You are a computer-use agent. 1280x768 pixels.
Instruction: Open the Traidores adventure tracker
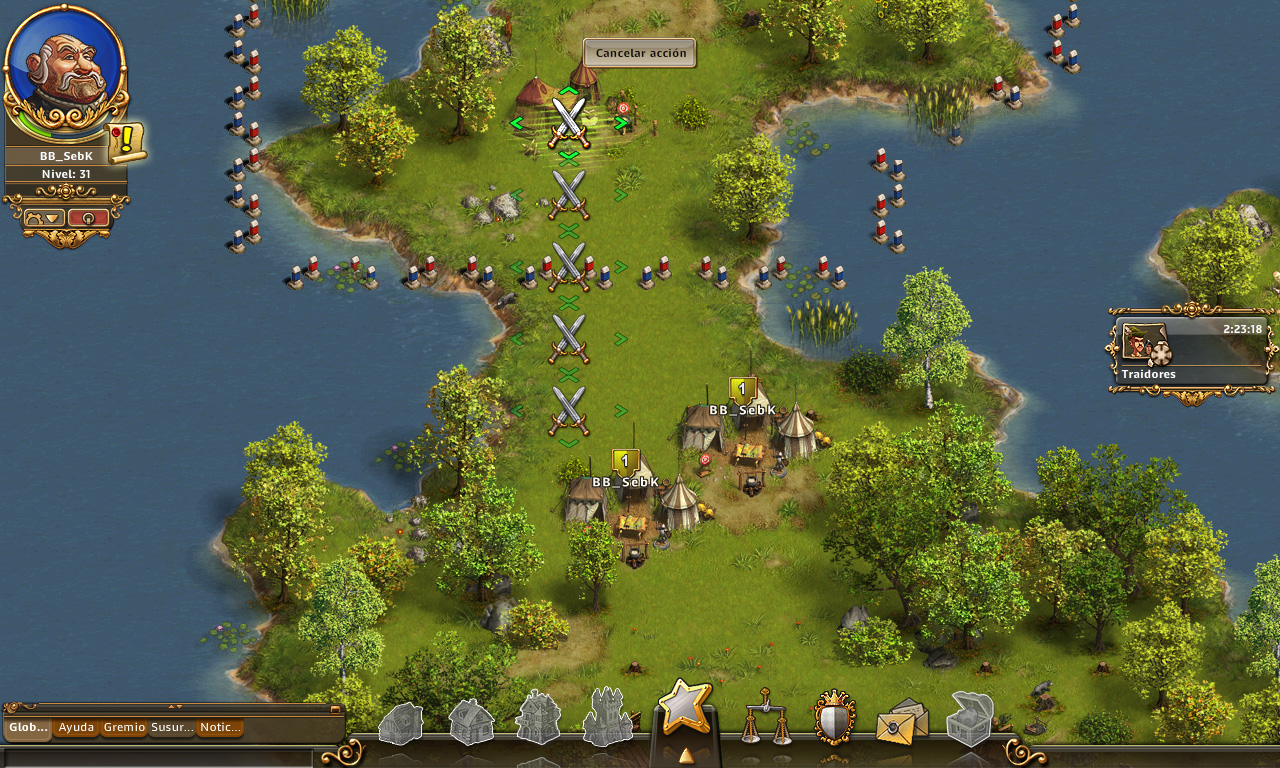(1190, 352)
